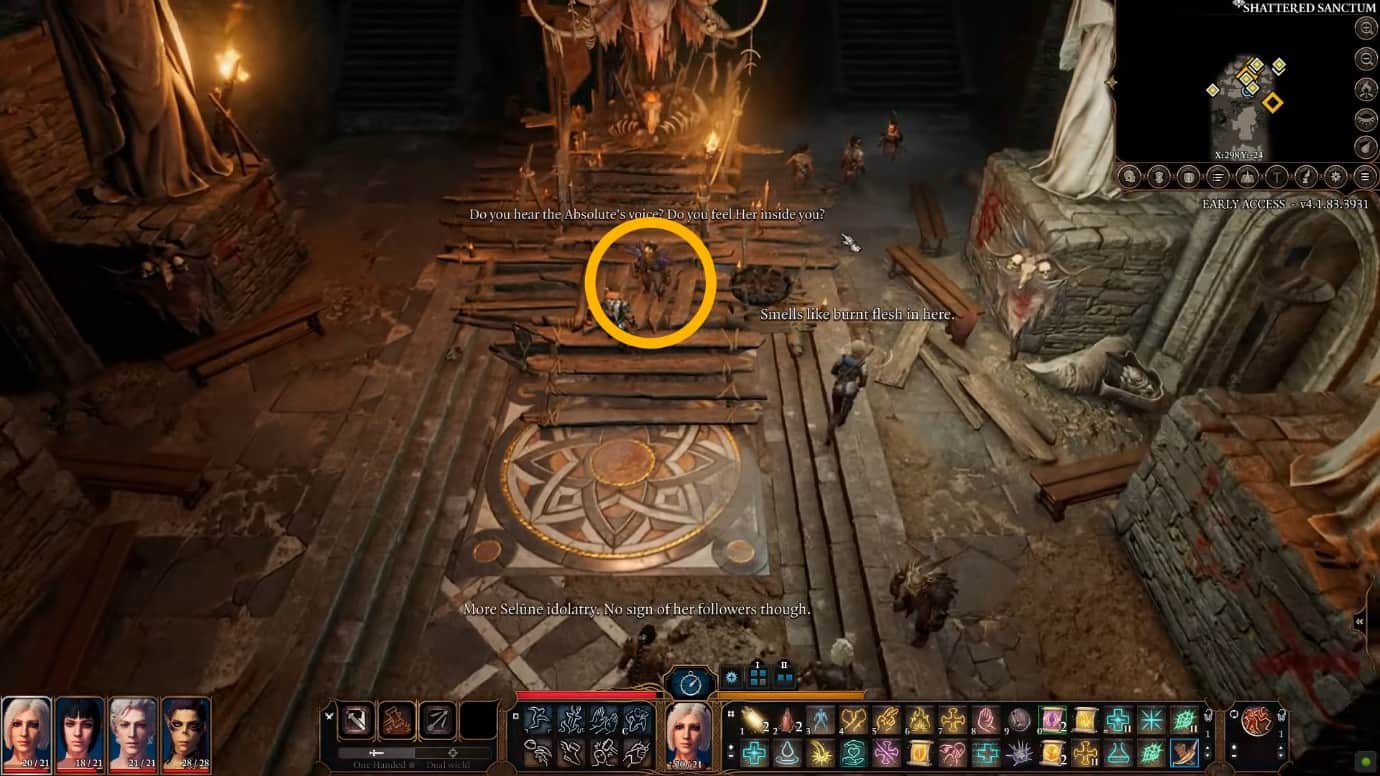Expand the weapon set slots panel arrow
Screen dimensions: 1380x776
point(329,716)
